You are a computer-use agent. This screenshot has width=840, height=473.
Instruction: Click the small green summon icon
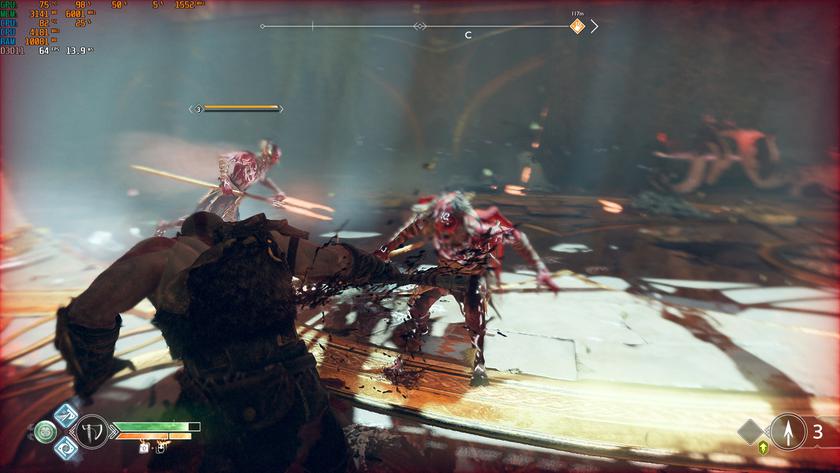pos(764,447)
